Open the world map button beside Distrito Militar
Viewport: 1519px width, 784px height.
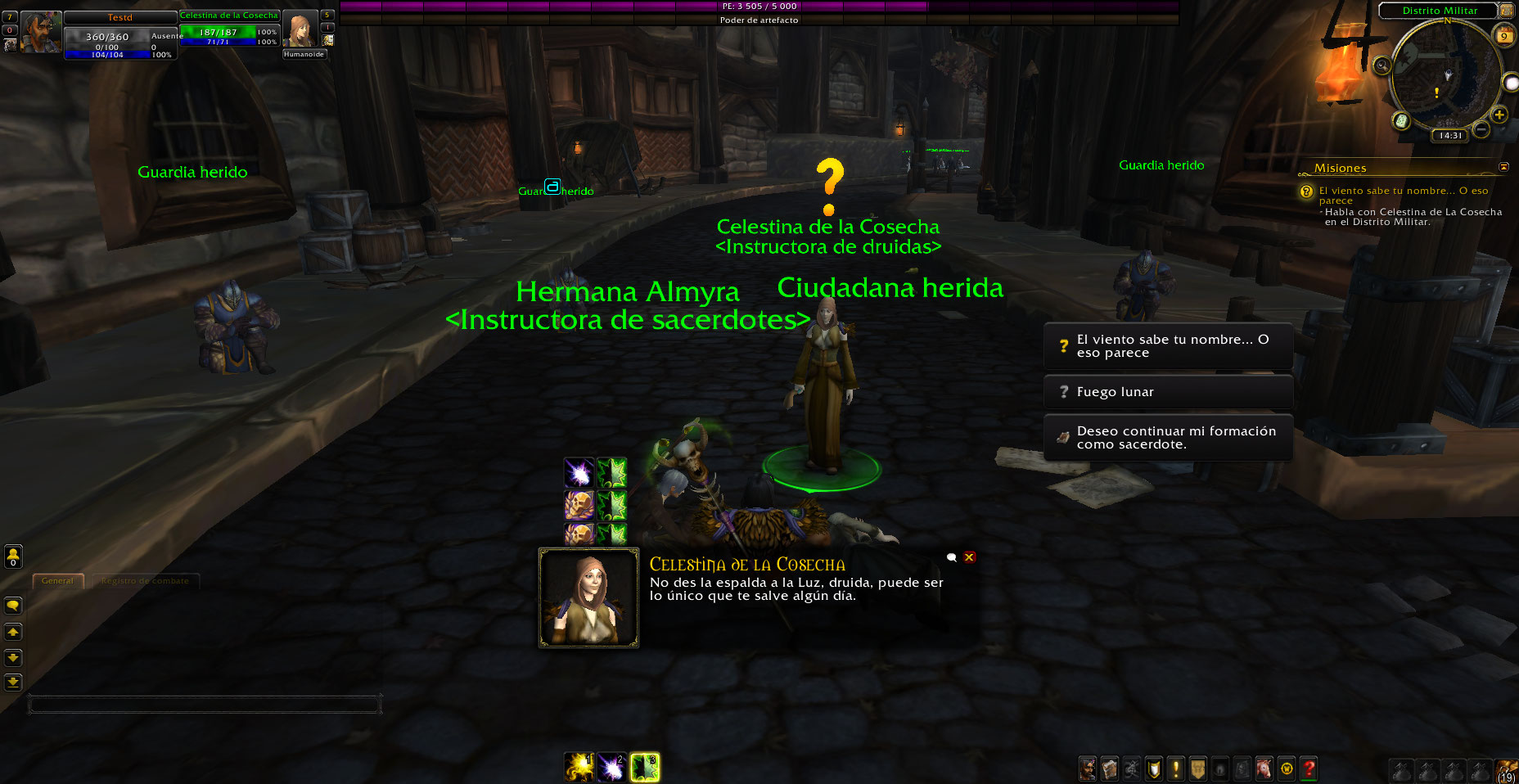(1506, 11)
